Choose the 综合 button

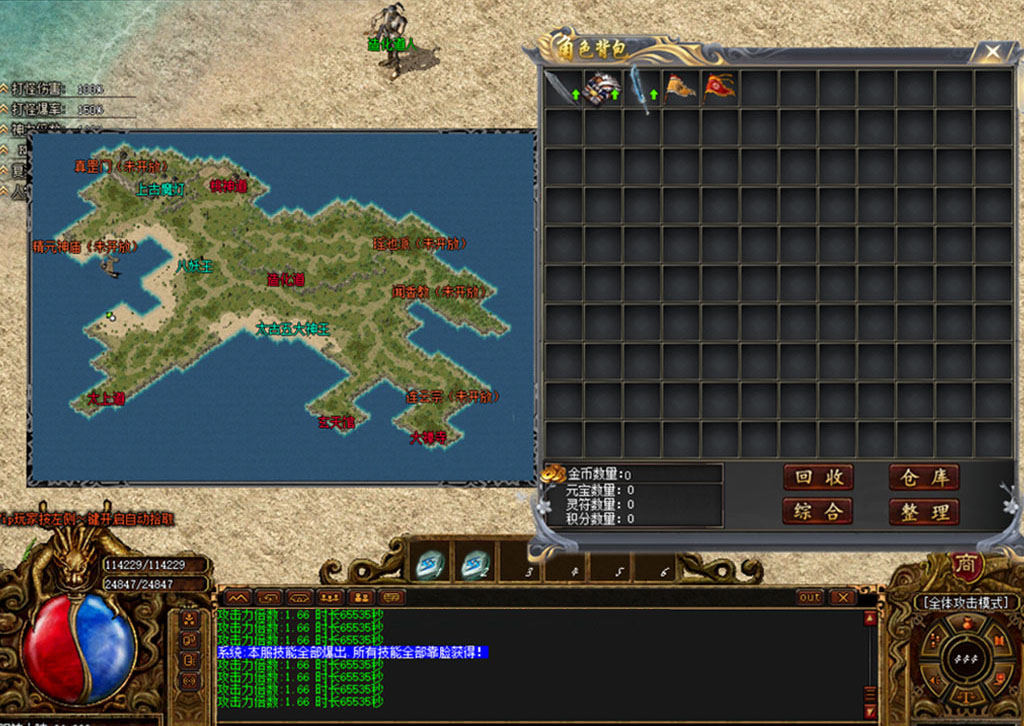[817, 512]
